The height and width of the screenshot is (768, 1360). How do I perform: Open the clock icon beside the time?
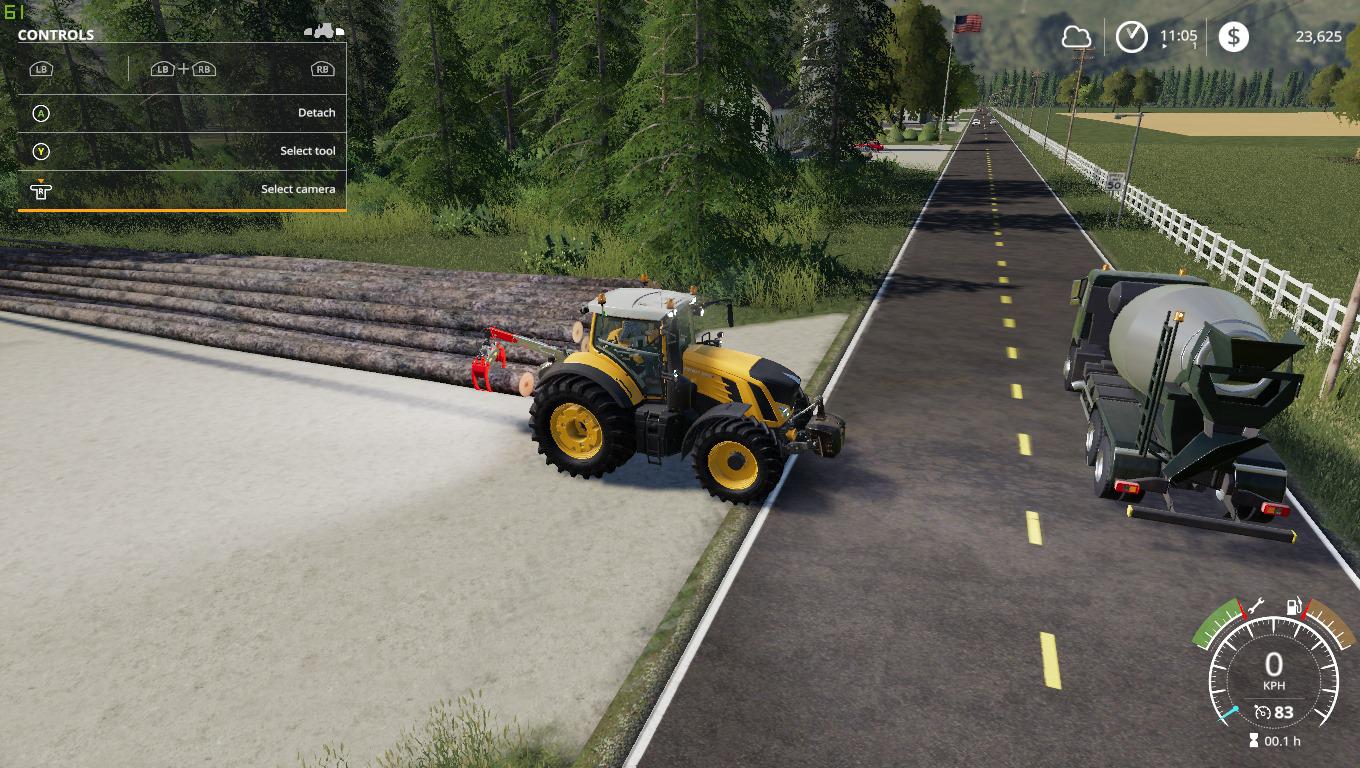coord(1132,37)
